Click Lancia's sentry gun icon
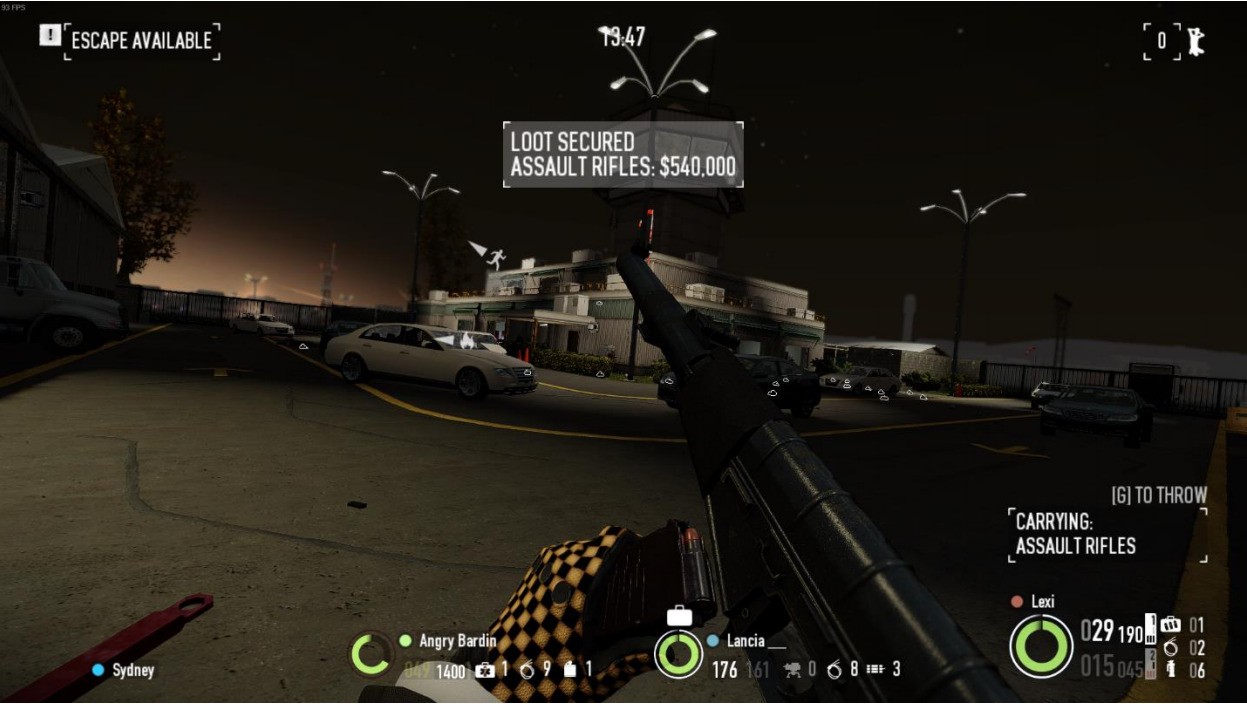This screenshot has height=704, width=1247. [x=794, y=670]
